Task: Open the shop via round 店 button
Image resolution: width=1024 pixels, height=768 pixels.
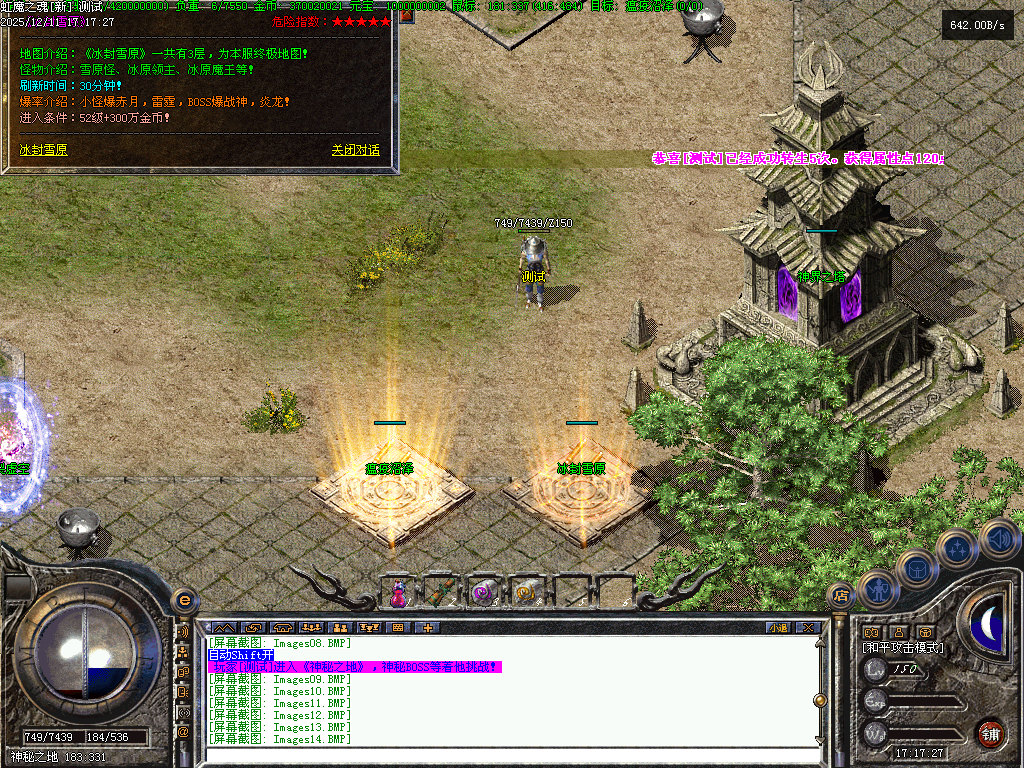Action: 841,596
